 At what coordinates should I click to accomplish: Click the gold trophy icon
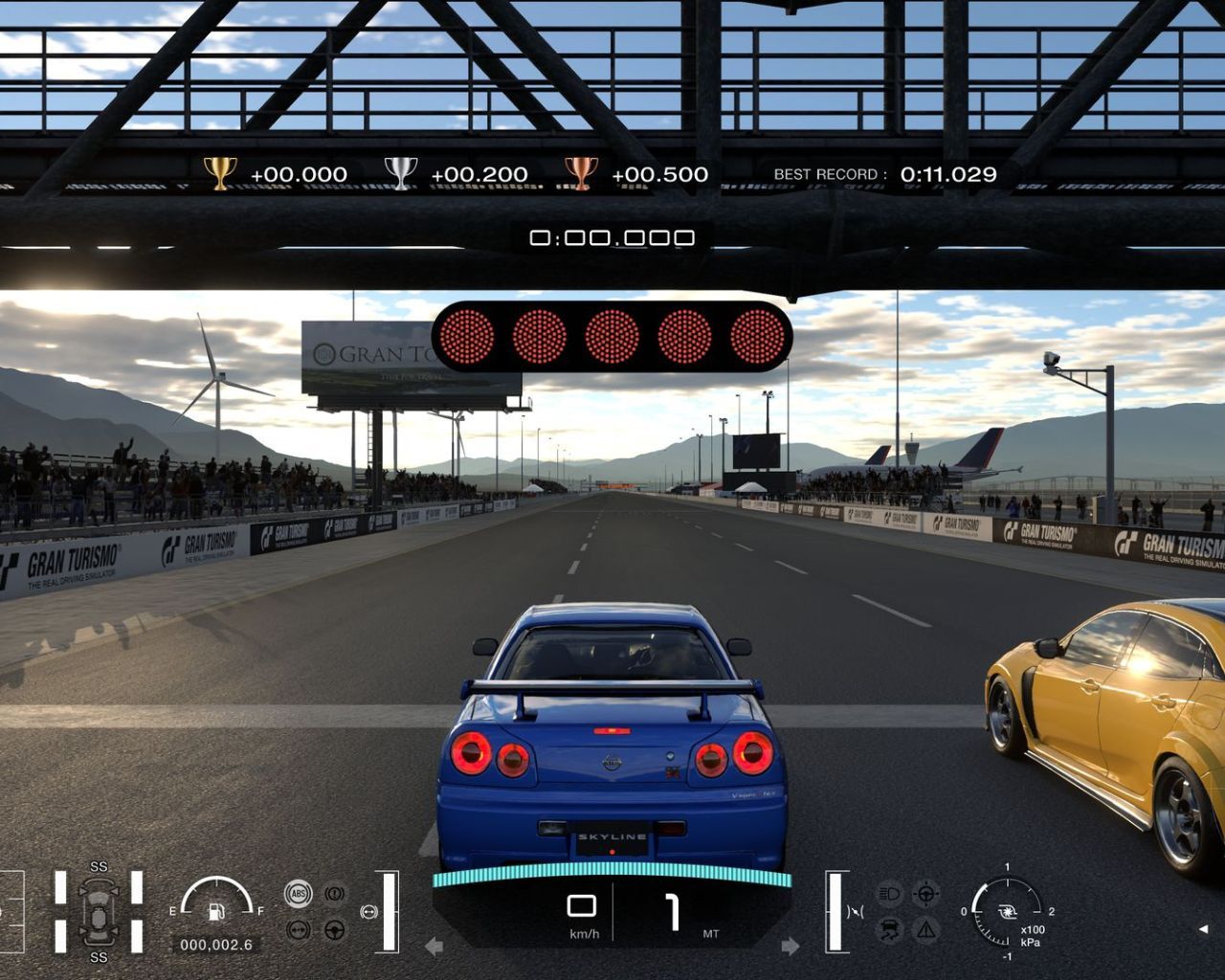[220, 174]
